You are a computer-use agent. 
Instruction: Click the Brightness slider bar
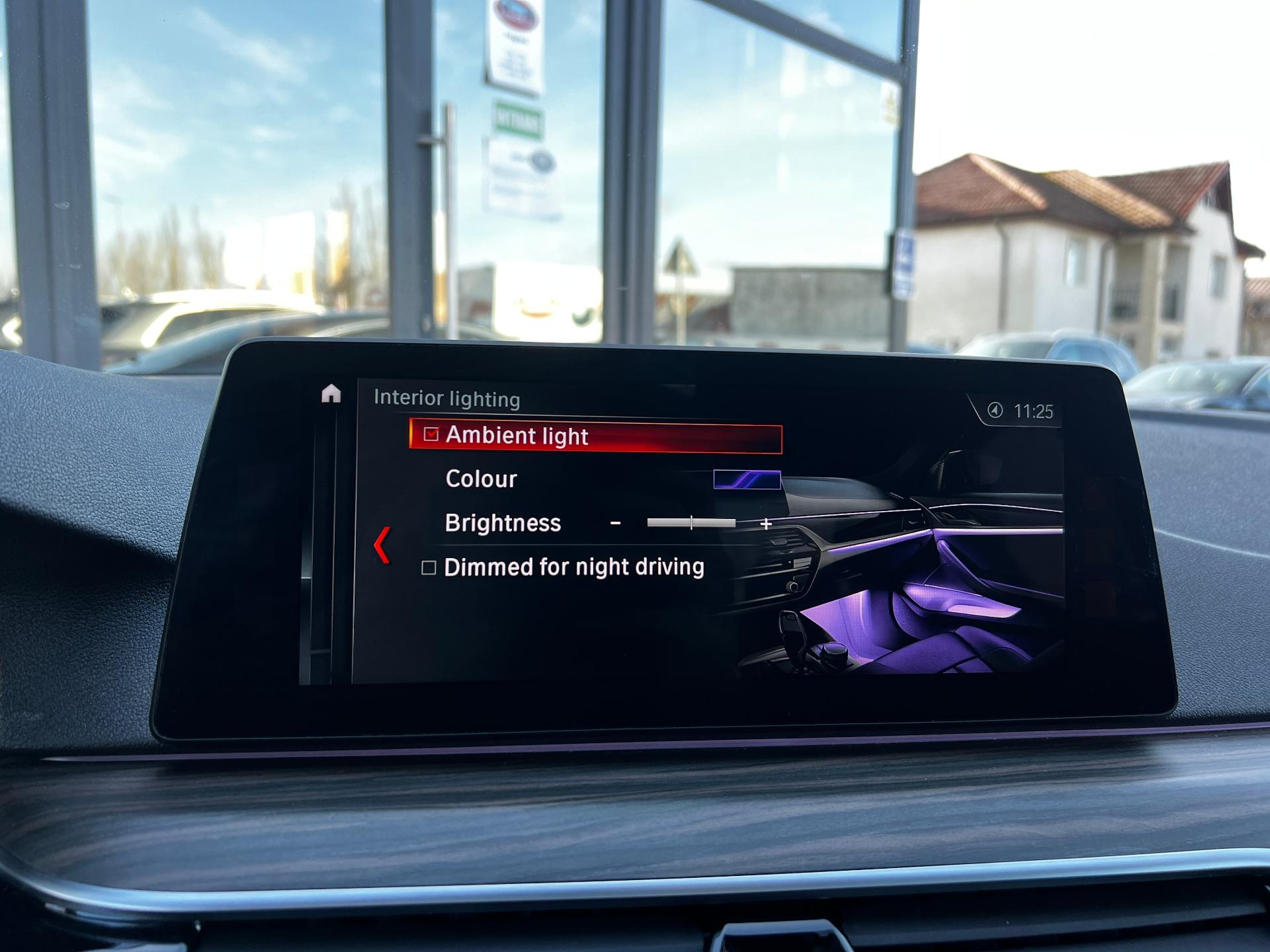tap(691, 523)
